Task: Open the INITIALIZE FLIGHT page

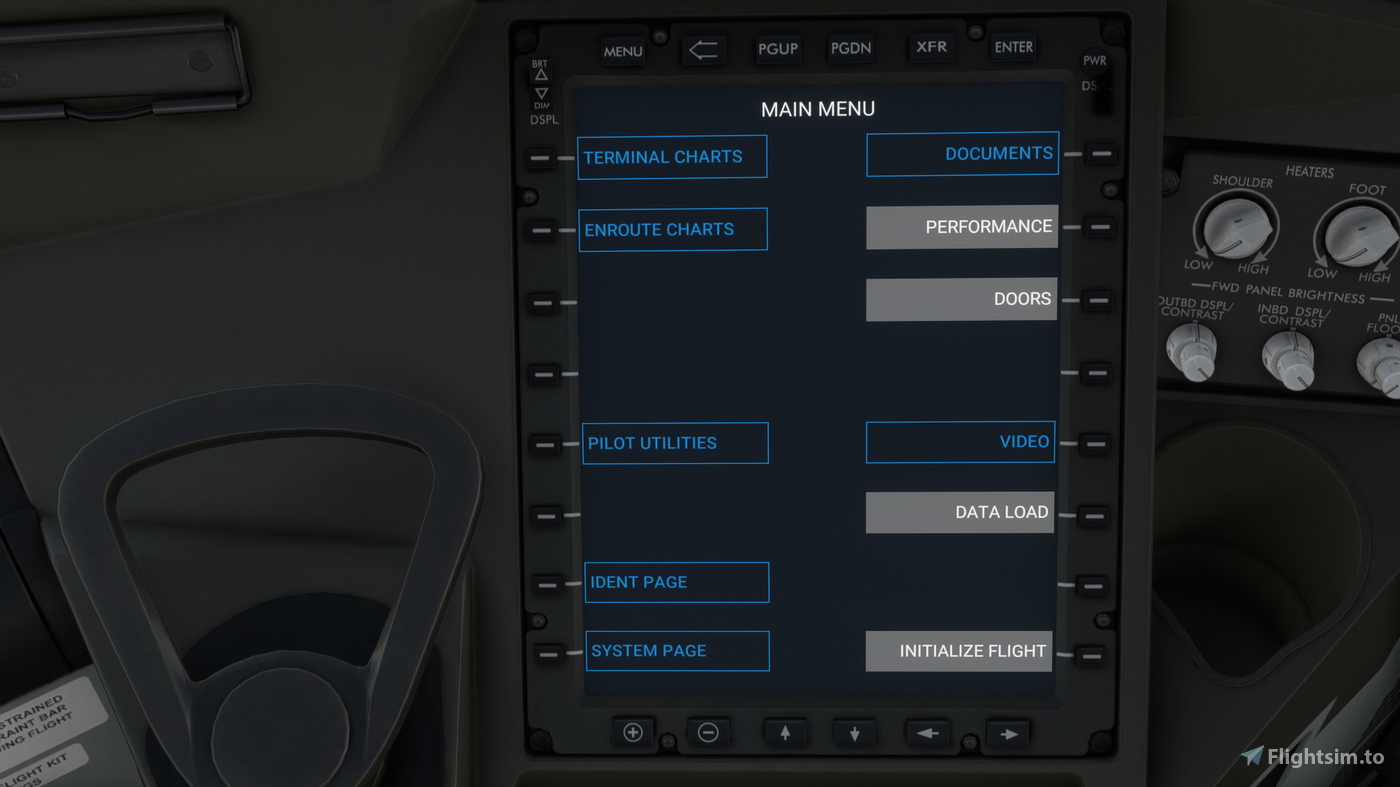Action: [x=958, y=650]
